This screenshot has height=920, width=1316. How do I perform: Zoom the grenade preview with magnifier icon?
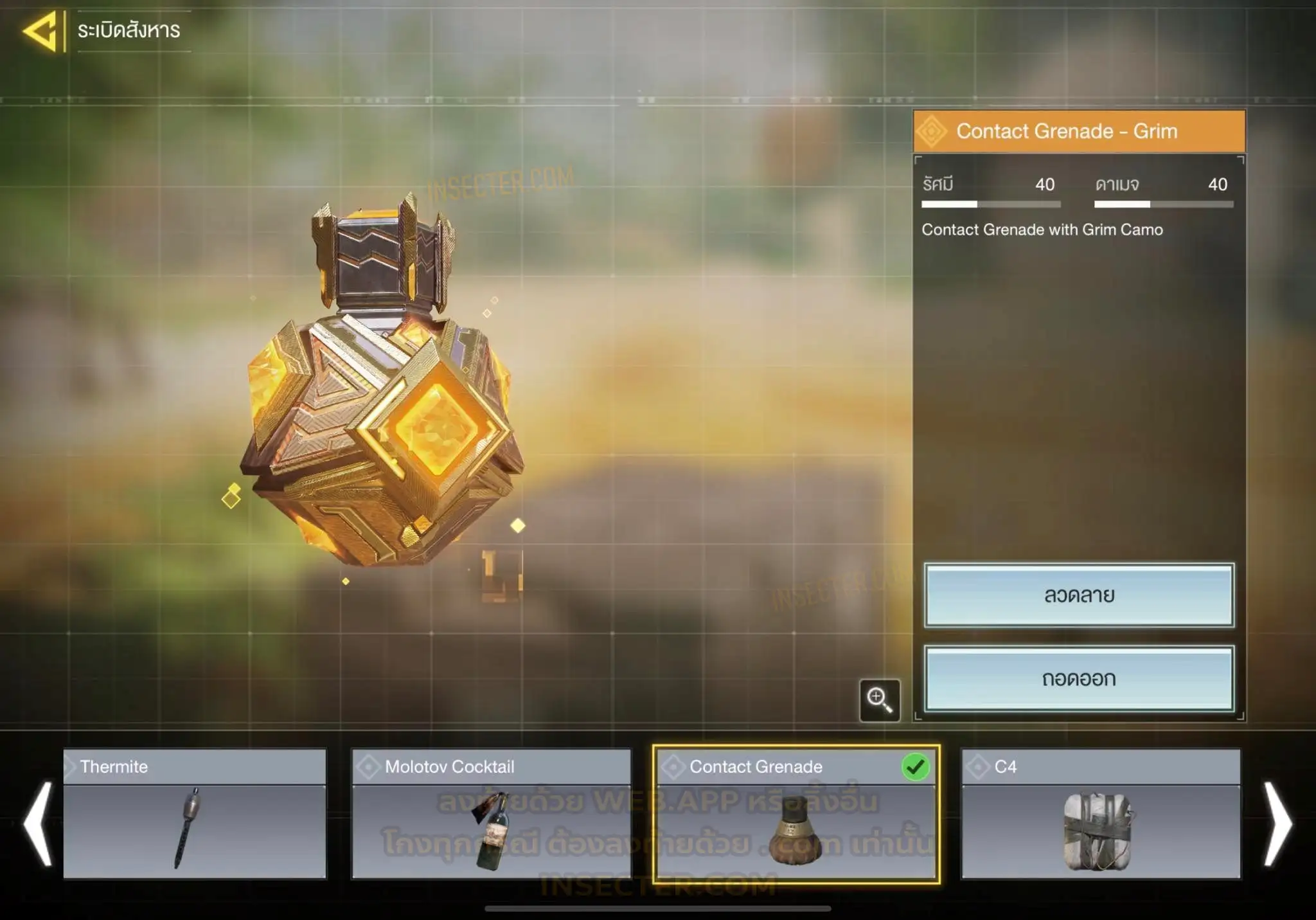coord(879,699)
